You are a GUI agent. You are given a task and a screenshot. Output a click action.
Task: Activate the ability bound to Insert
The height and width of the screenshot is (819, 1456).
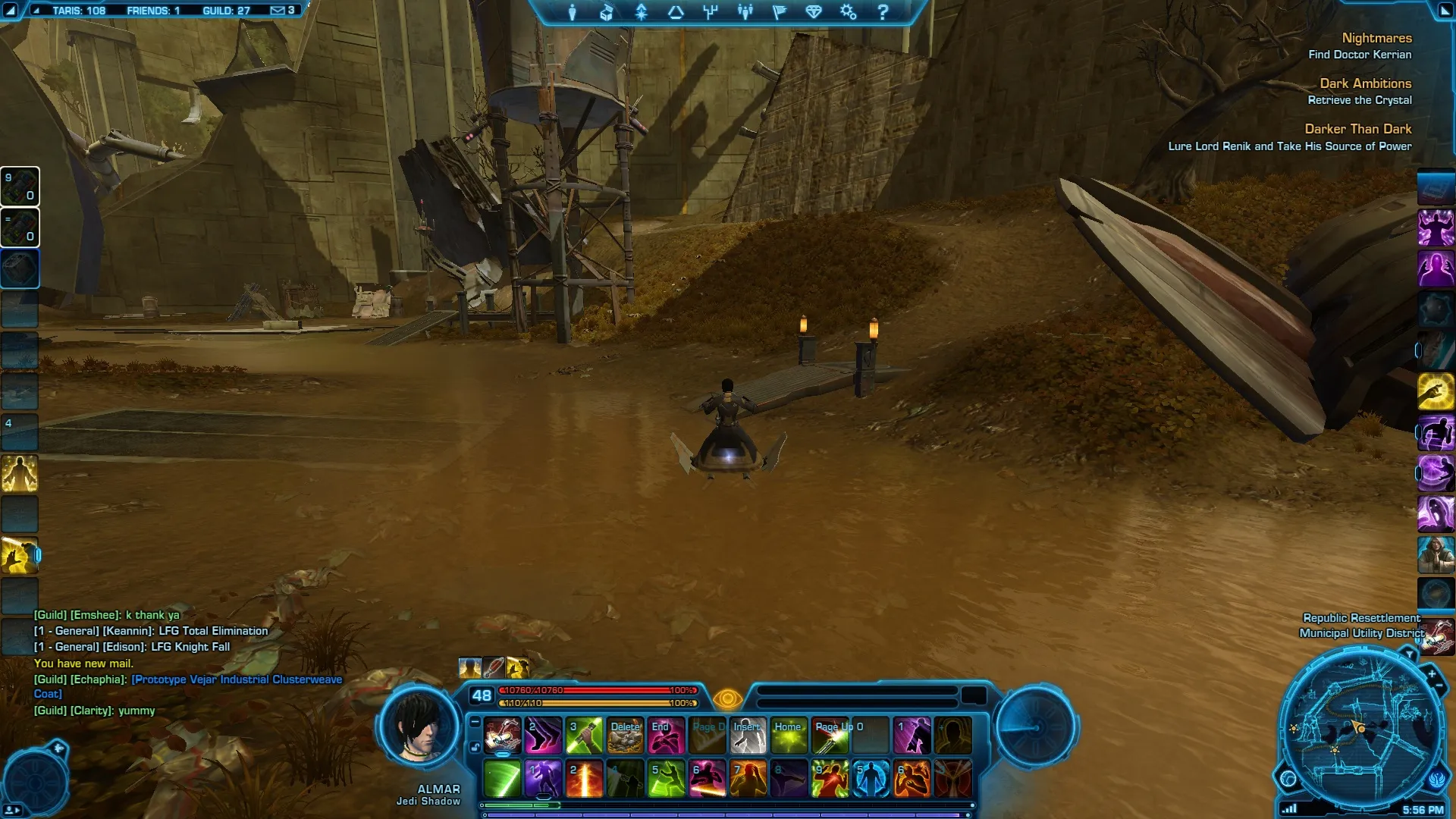[748, 736]
